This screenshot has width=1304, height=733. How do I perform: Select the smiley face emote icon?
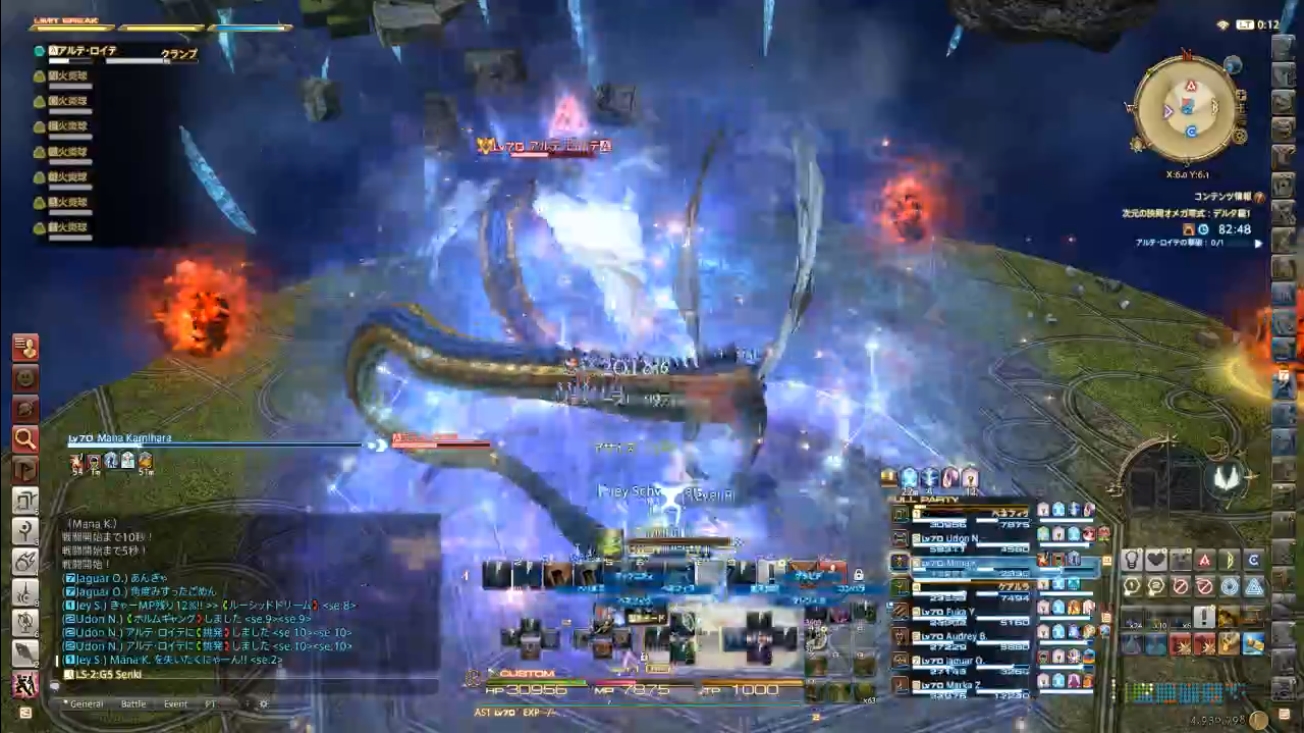pyautogui.click(x=25, y=378)
